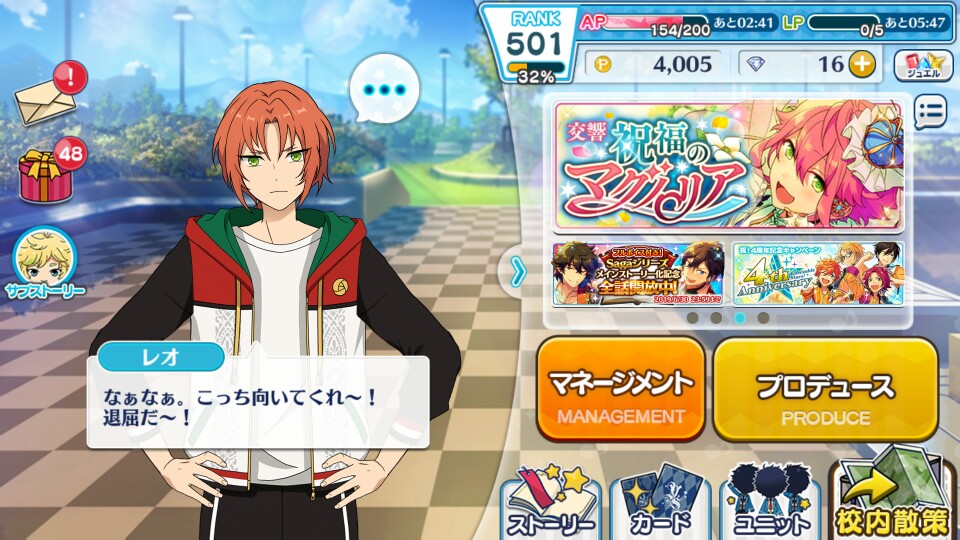Open the ジュエル jewel shop button
The image size is (960, 540).
click(922, 65)
